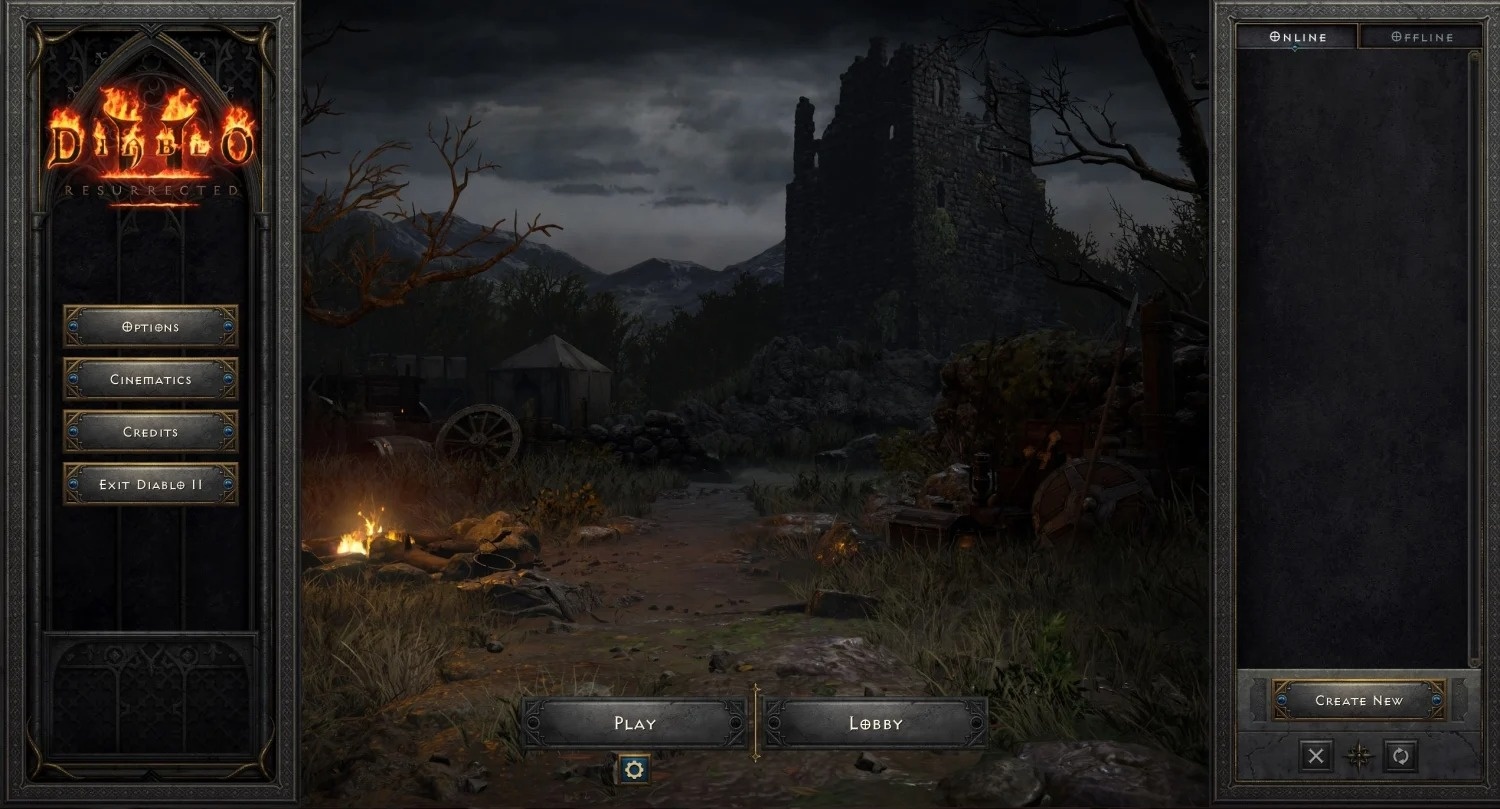Open settings via the blue gear icon
The width and height of the screenshot is (1500, 809).
coord(634,770)
